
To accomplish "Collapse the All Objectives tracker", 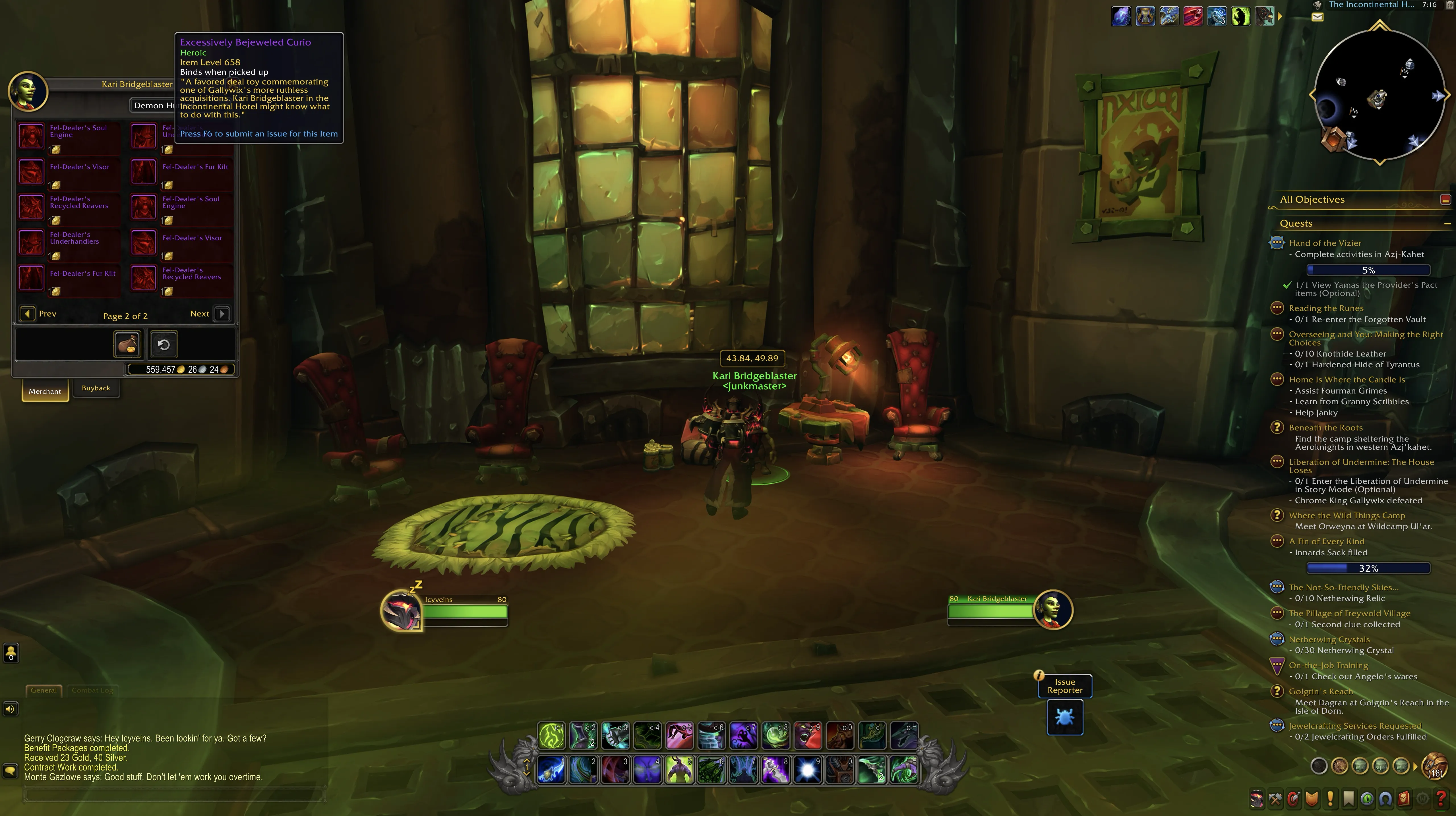I will (x=1445, y=200).
